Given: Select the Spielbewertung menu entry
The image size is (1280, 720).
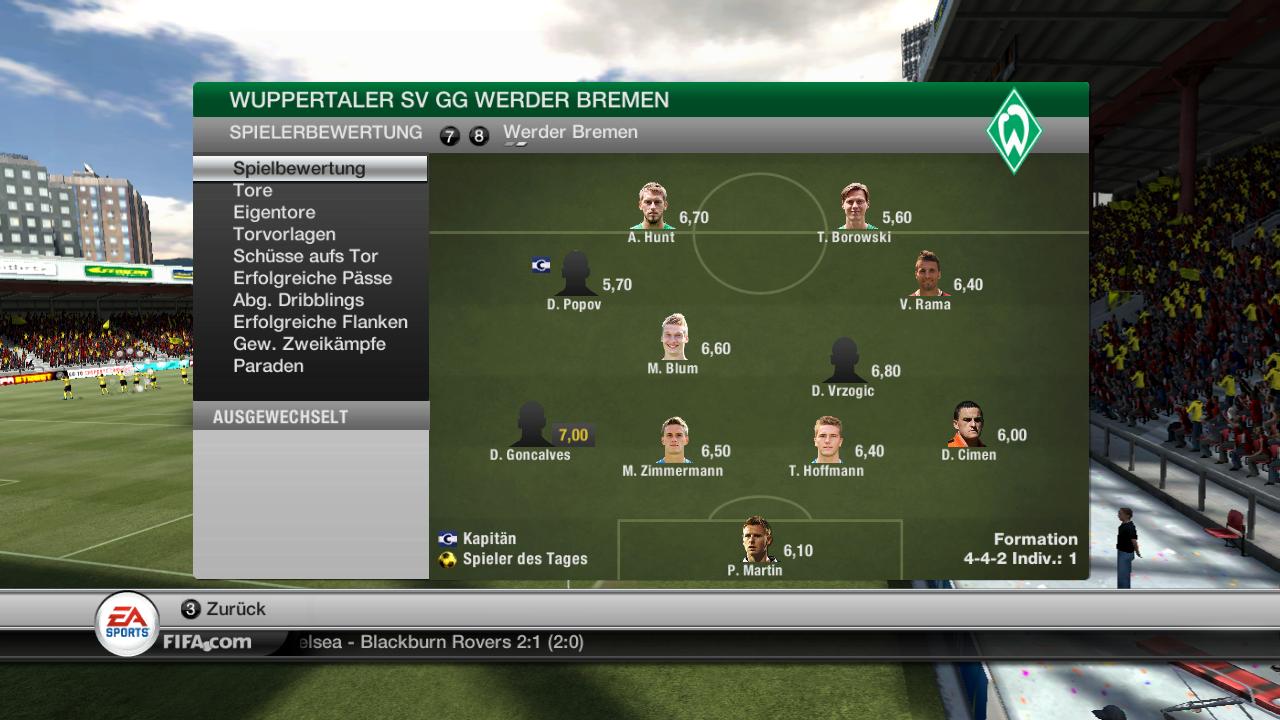Looking at the screenshot, I should (x=299, y=168).
